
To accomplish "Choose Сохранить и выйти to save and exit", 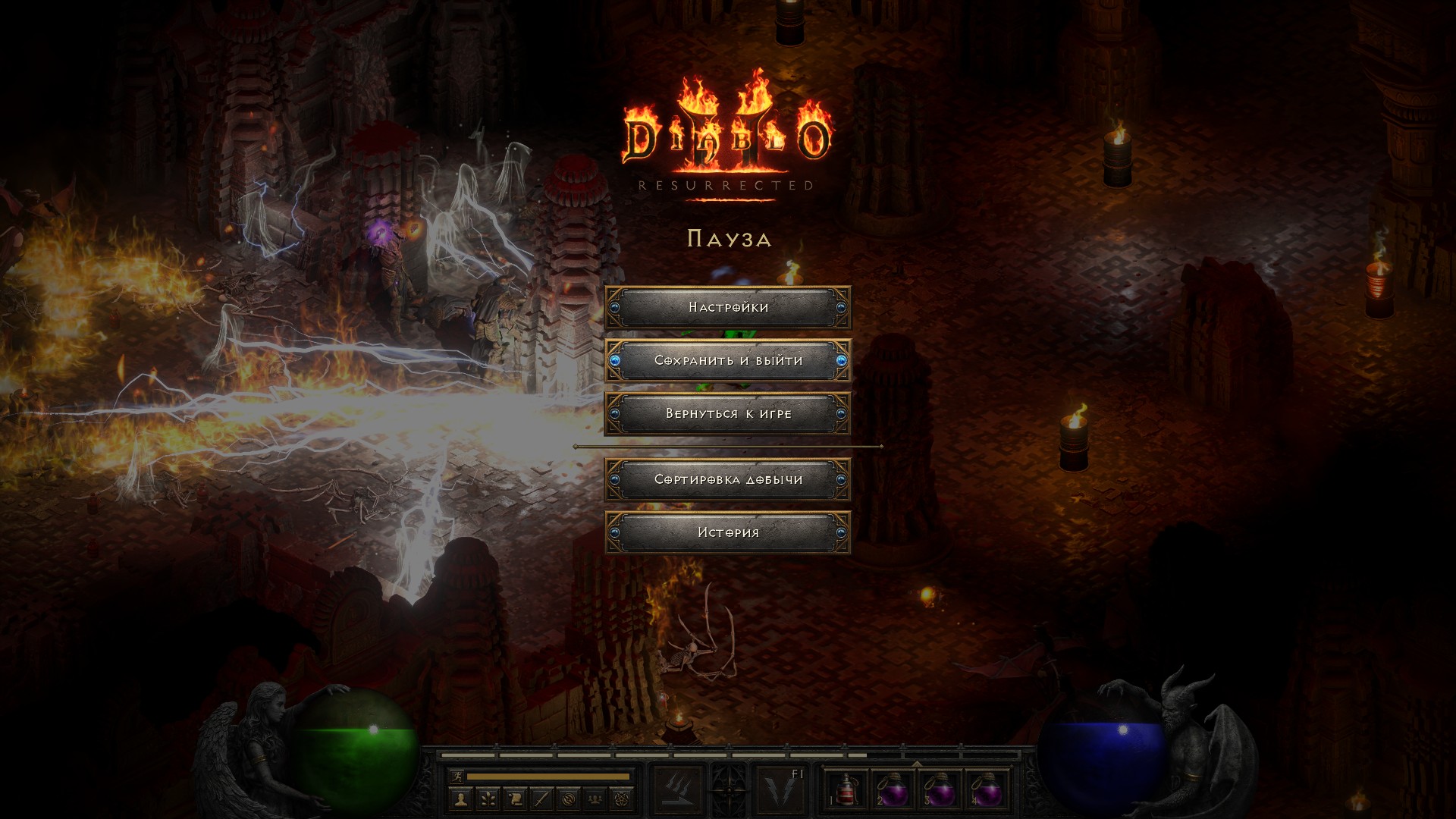I will (728, 360).
